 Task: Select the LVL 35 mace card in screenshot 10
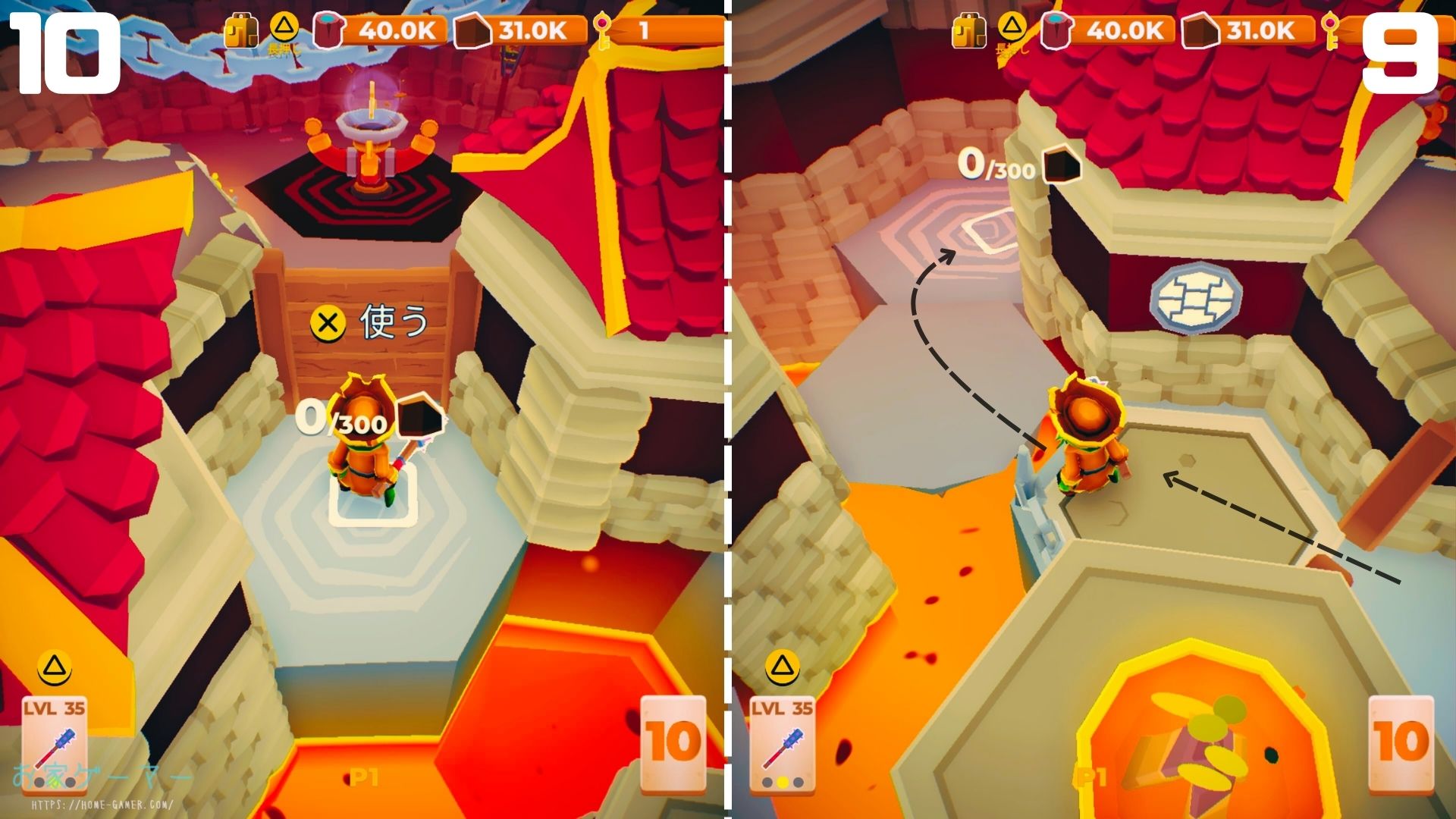(54, 742)
